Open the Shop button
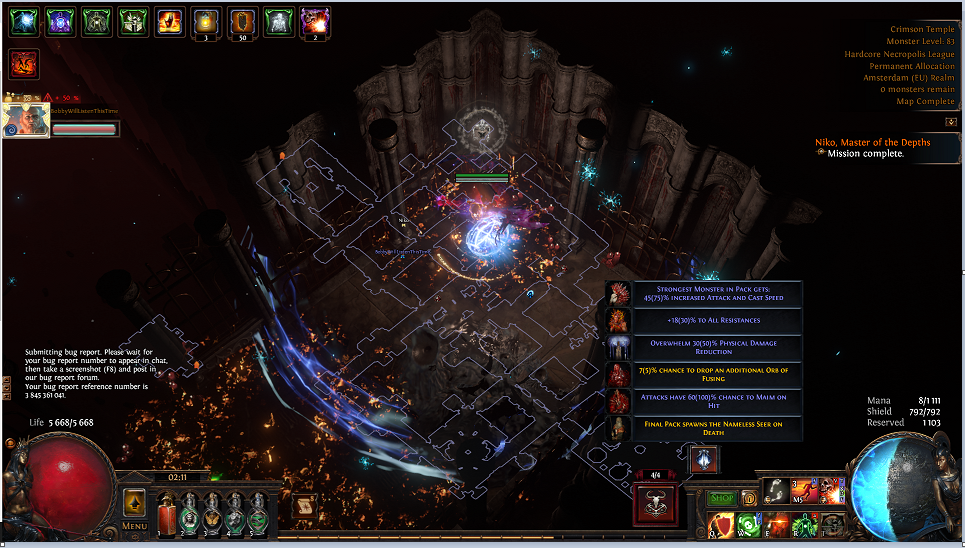The image size is (965, 548). click(721, 498)
